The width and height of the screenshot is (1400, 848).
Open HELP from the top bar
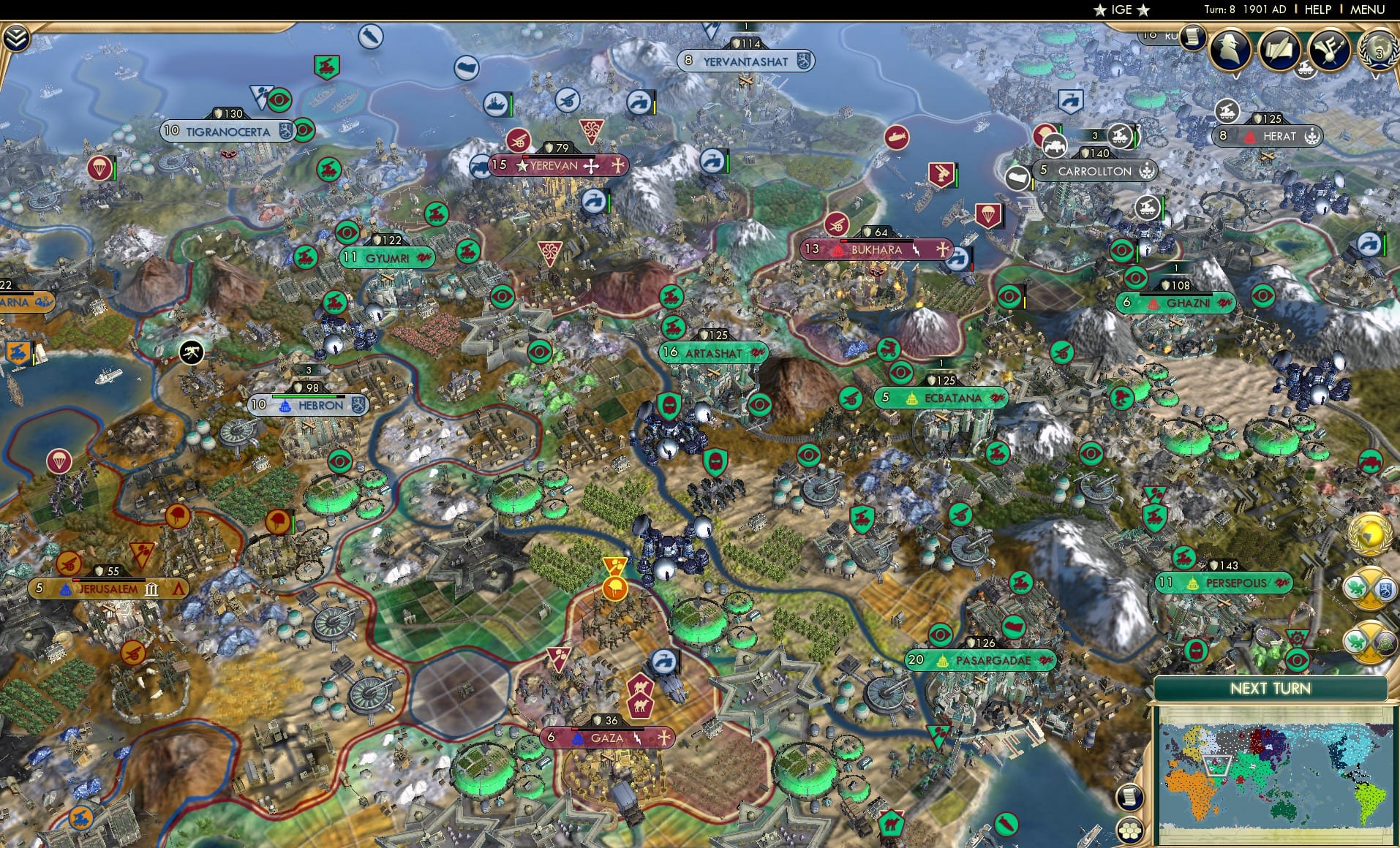1317,10
